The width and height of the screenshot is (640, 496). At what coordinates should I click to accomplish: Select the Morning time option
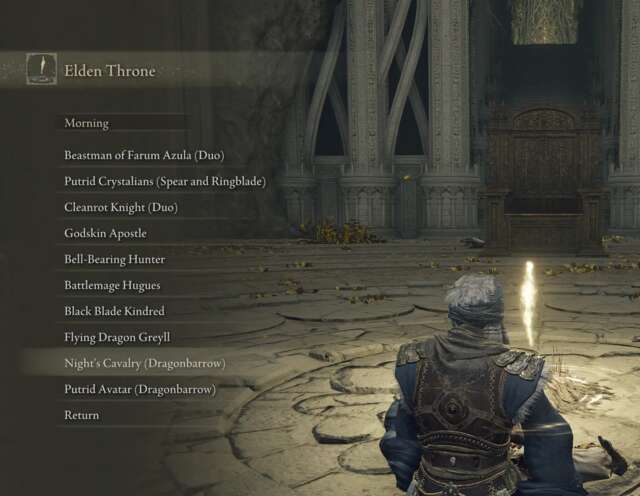87,124
